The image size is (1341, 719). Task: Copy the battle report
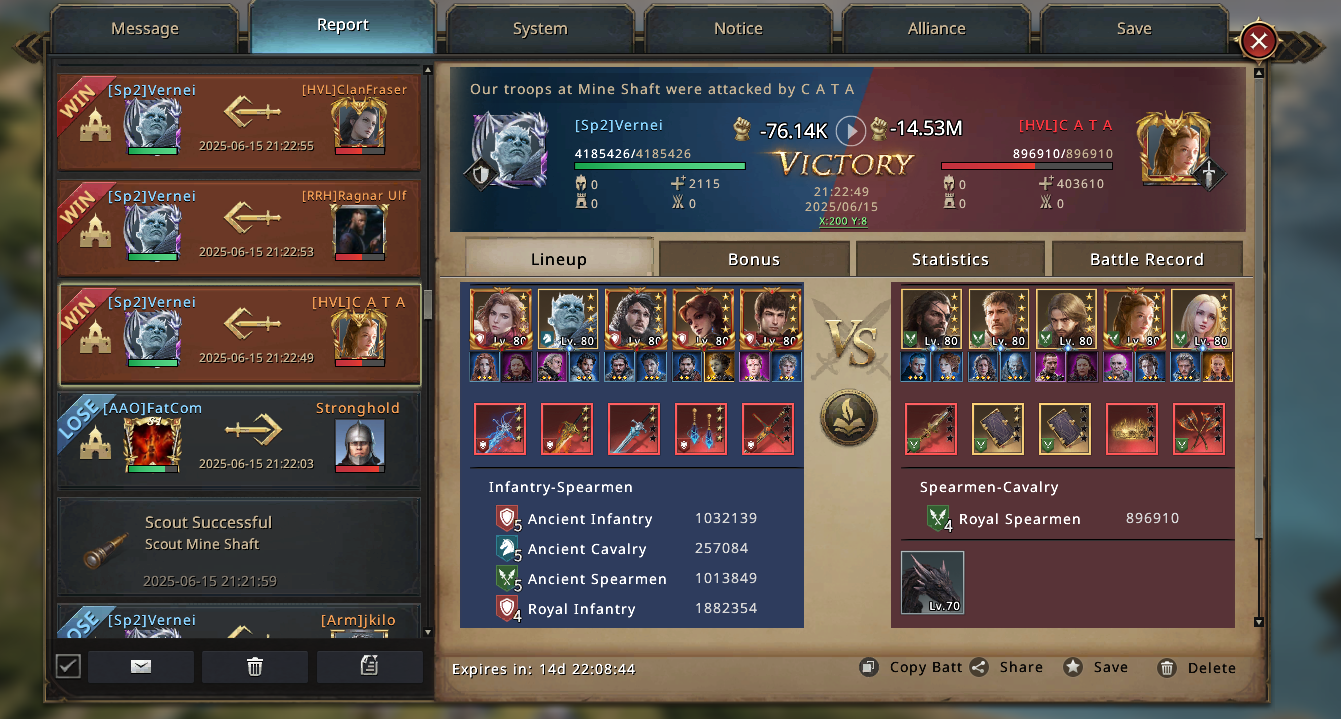coord(914,667)
